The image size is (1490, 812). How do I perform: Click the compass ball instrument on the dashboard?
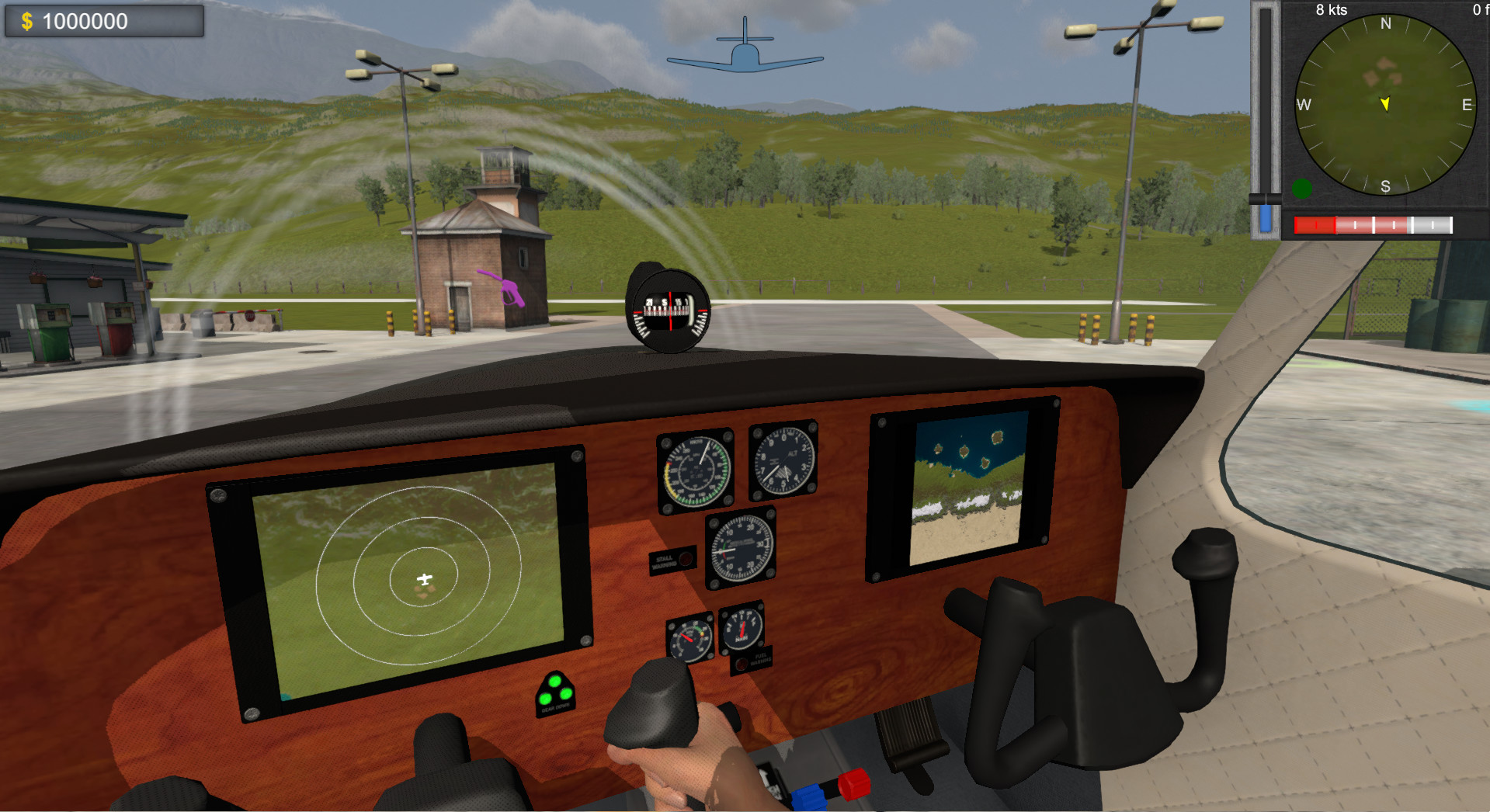(669, 310)
